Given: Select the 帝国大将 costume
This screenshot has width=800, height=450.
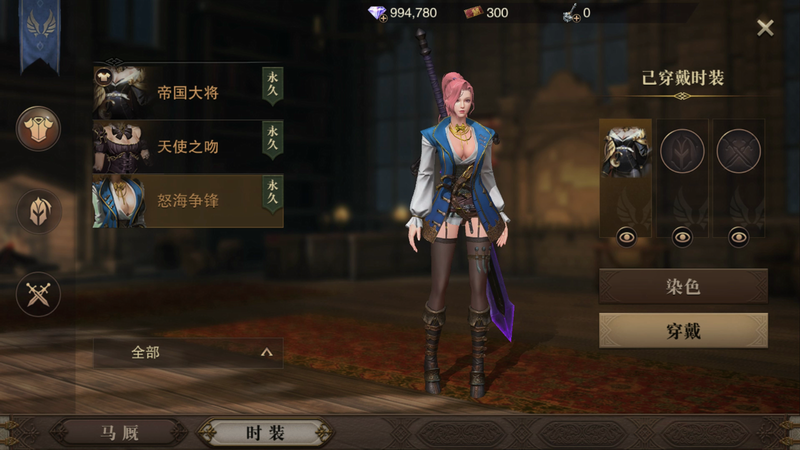Looking at the screenshot, I should [x=188, y=92].
